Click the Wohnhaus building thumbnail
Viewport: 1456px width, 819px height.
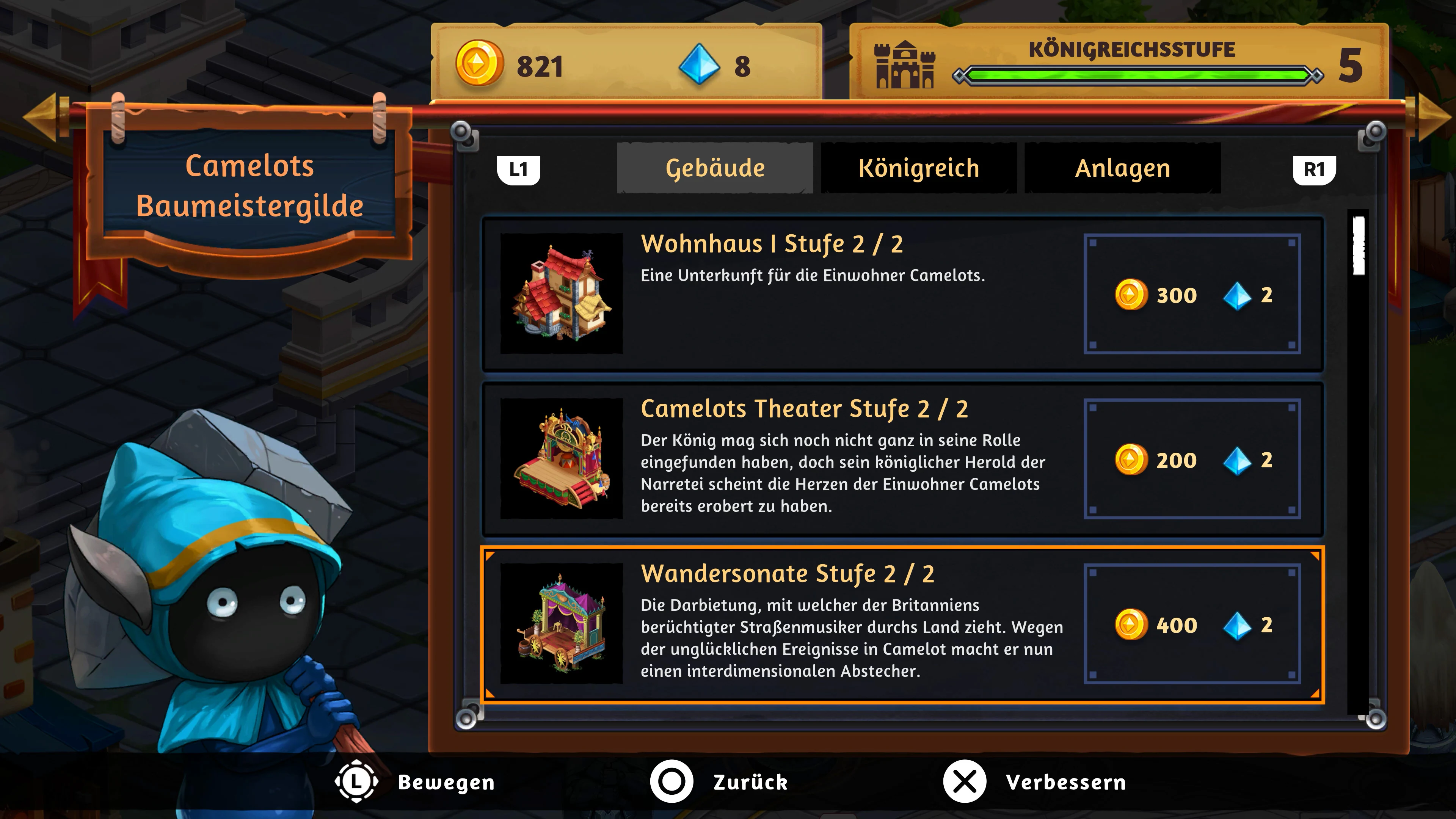tap(562, 295)
